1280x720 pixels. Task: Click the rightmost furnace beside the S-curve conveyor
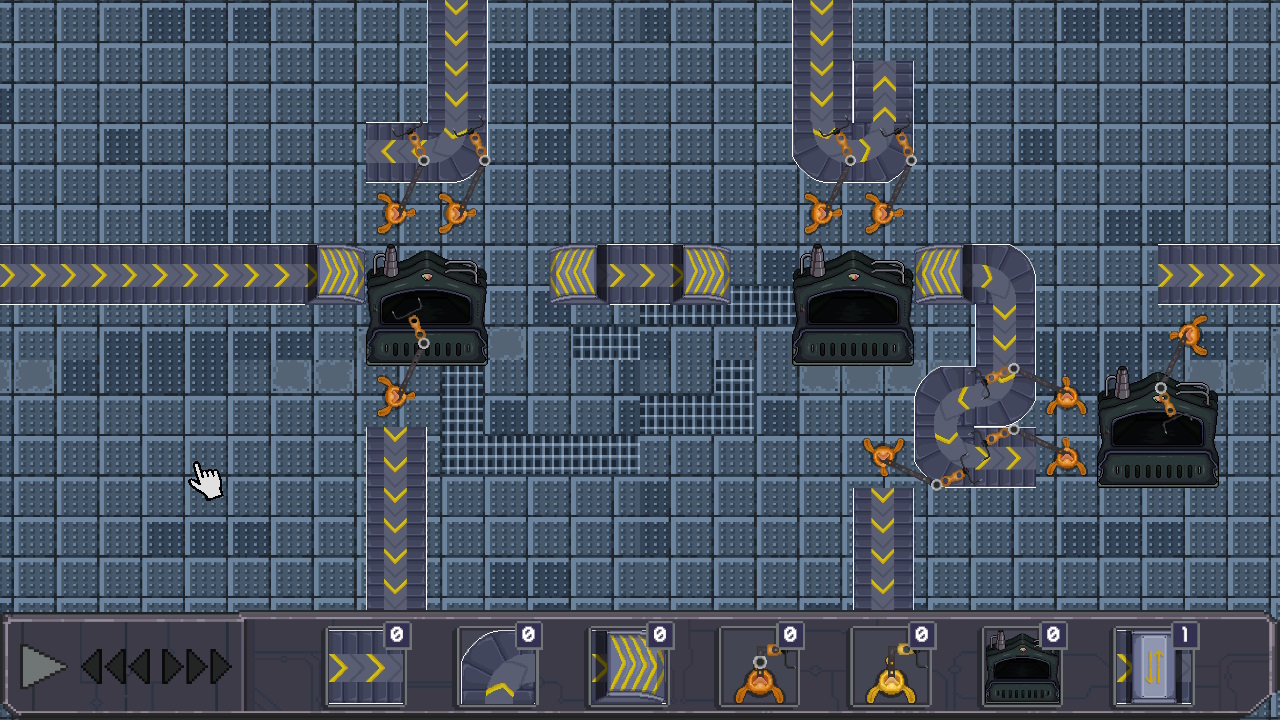[1157, 430]
